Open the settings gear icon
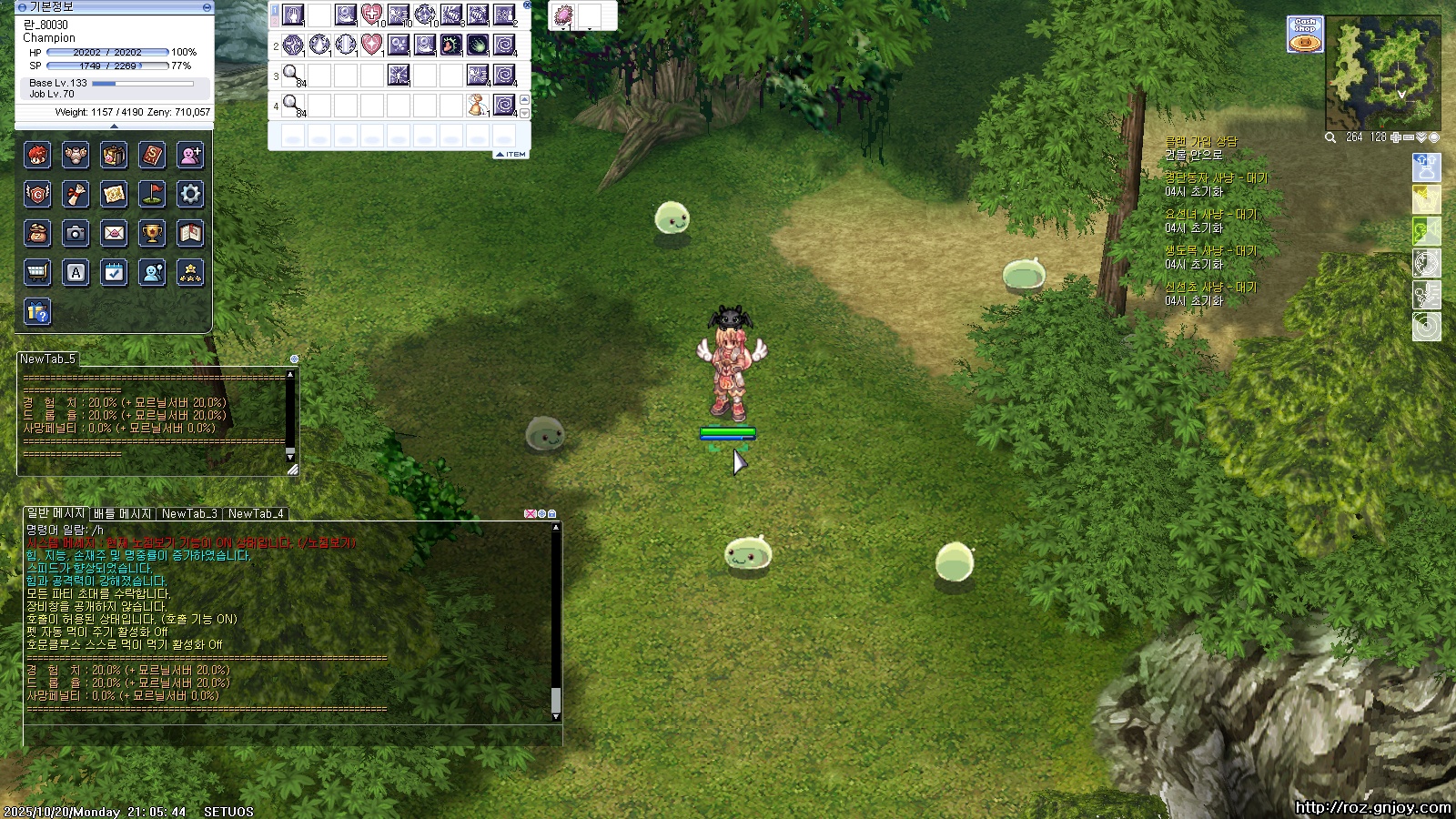 pyautogui.click(x=190, y=194)
